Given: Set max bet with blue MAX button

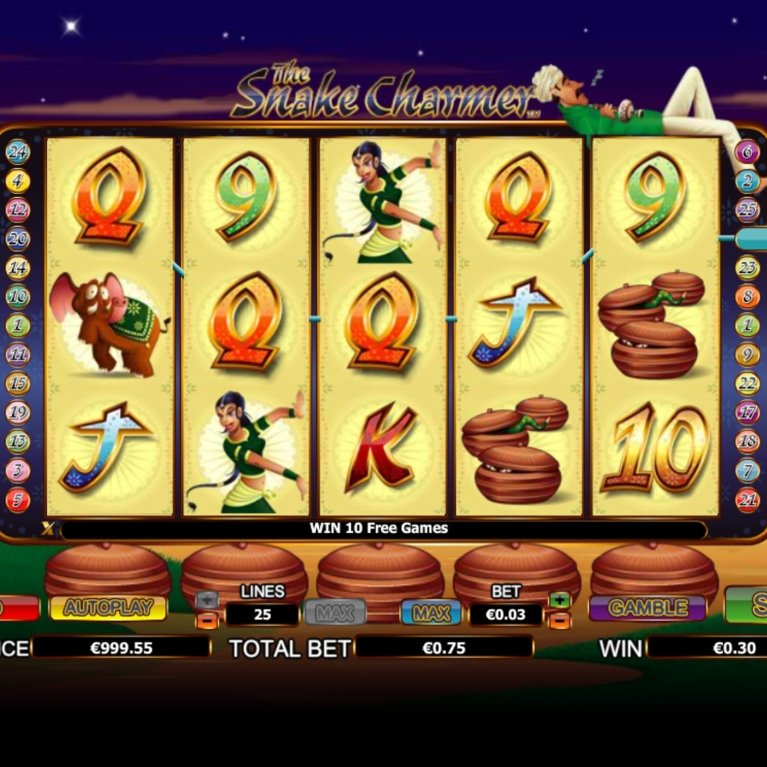Looking at the screenshot, I should (431, 611).
